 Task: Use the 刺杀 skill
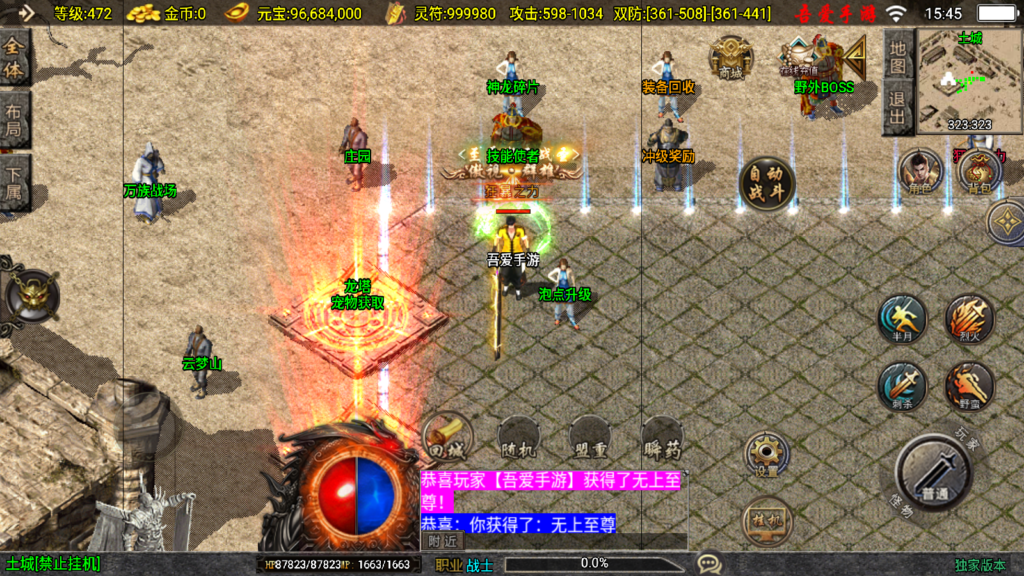tap(902, 386)
